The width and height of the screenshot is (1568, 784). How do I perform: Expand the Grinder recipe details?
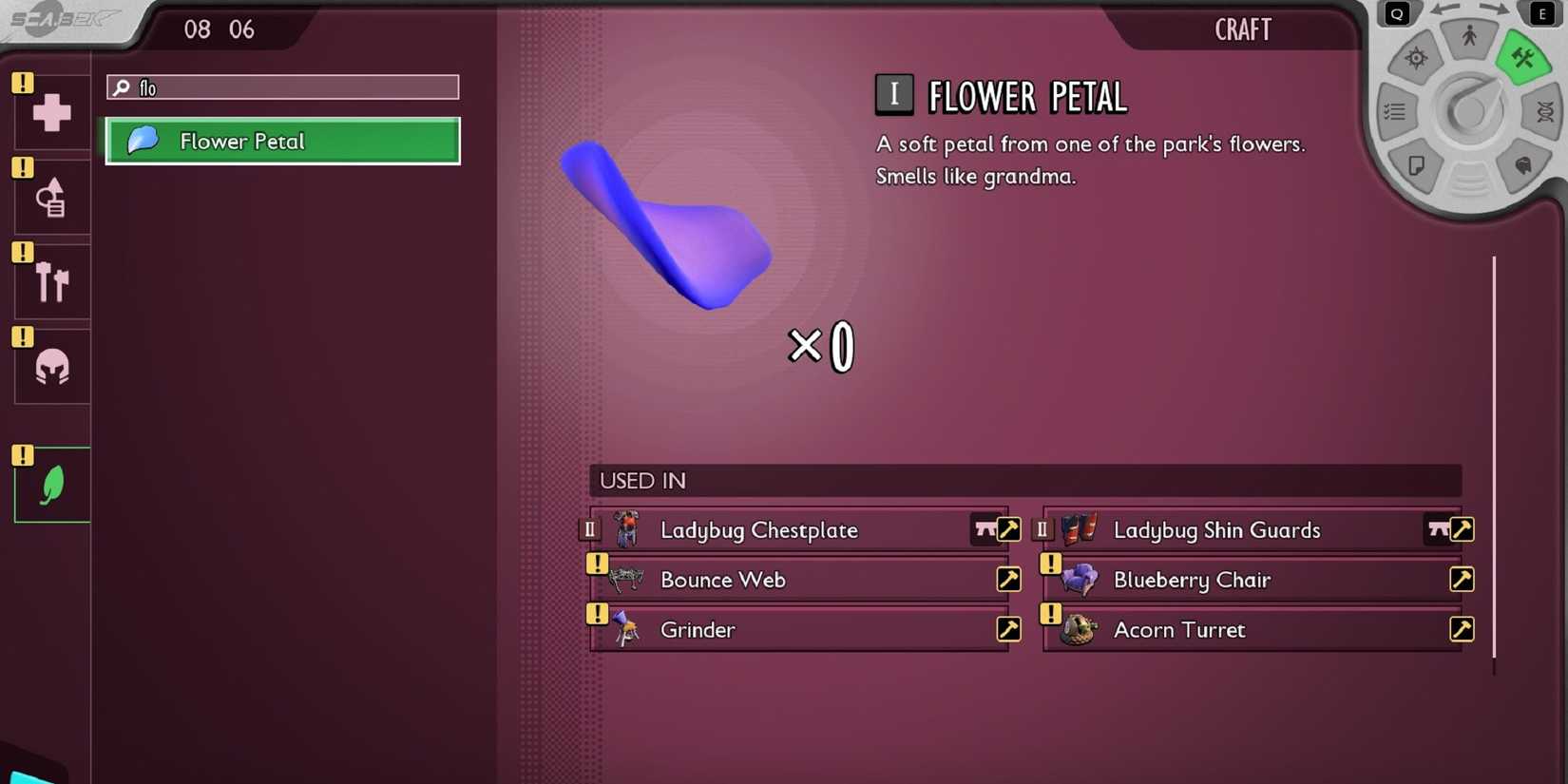coord(1008,628)
